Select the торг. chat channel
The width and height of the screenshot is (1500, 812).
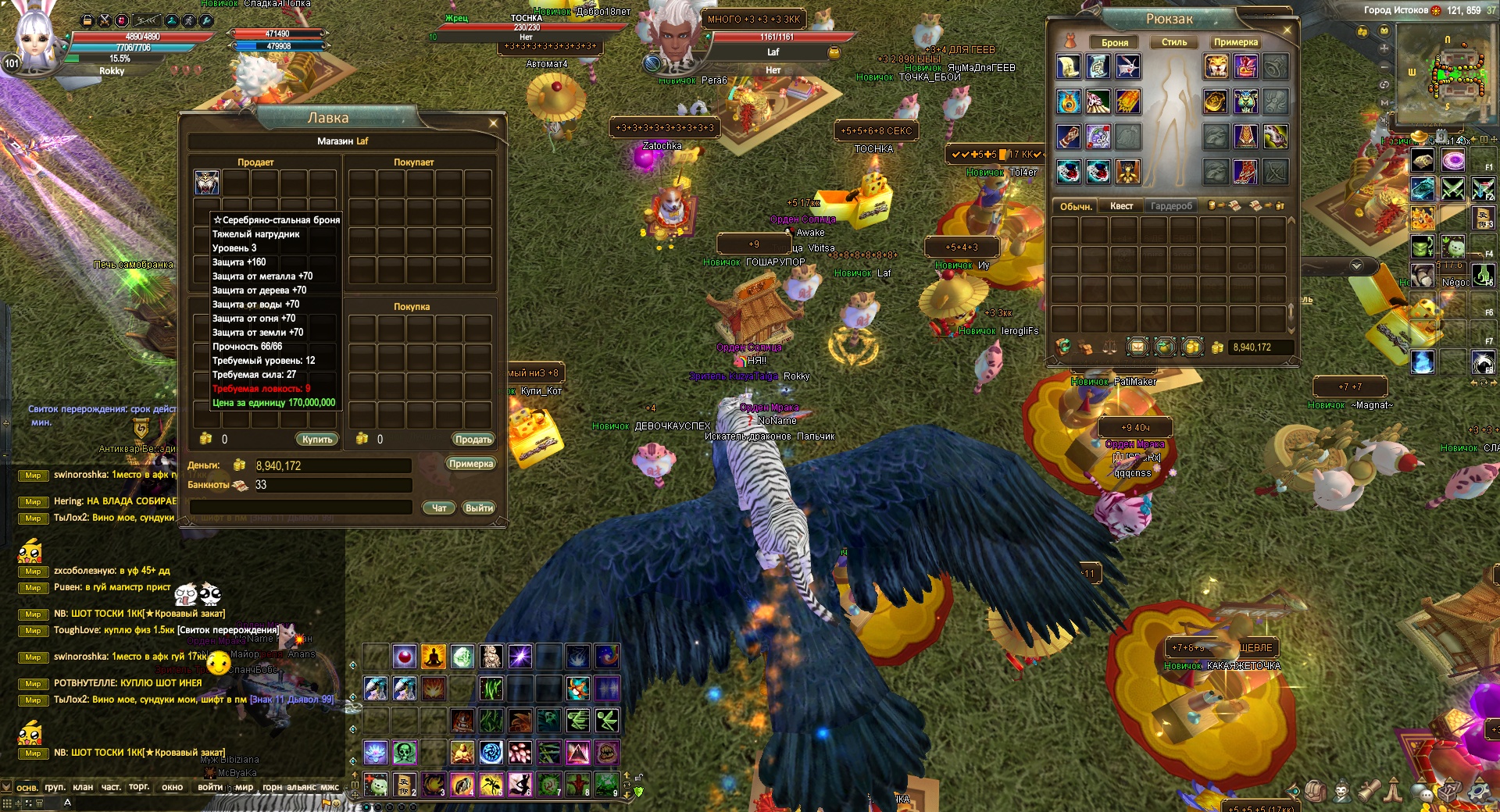point(139,787)
